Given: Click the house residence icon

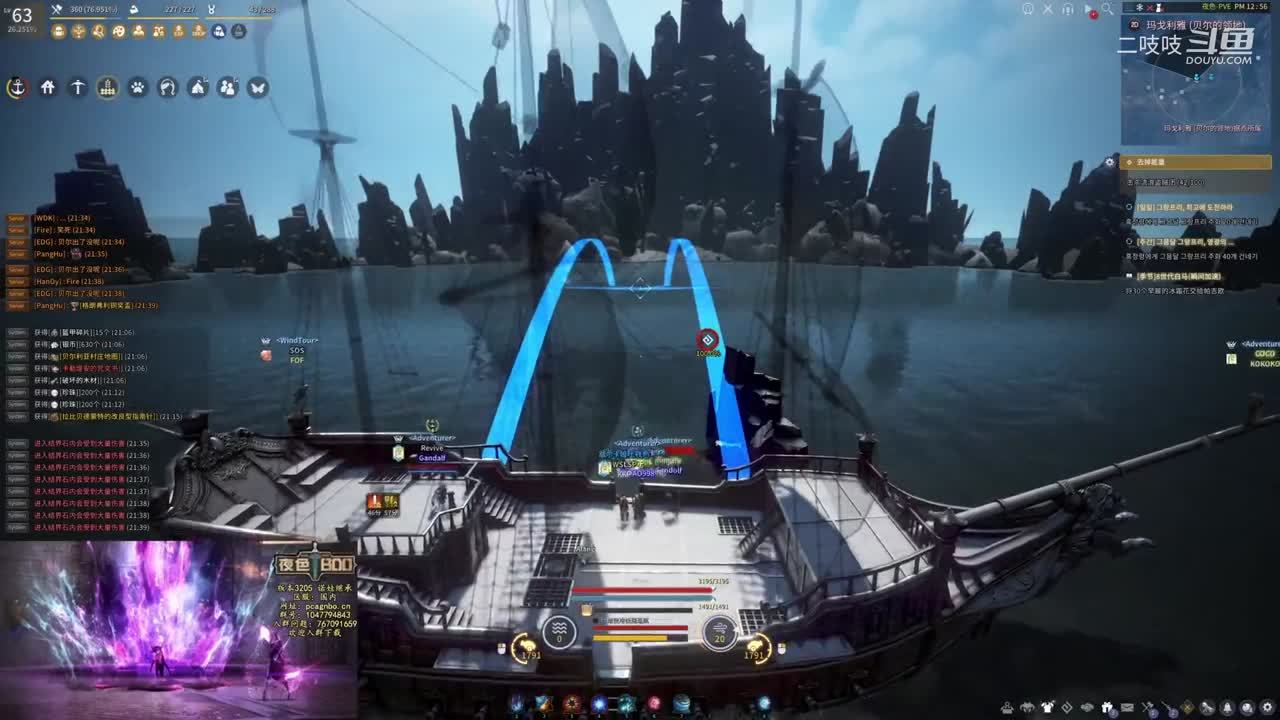Looking at the screenshot, I should (47, 87).
